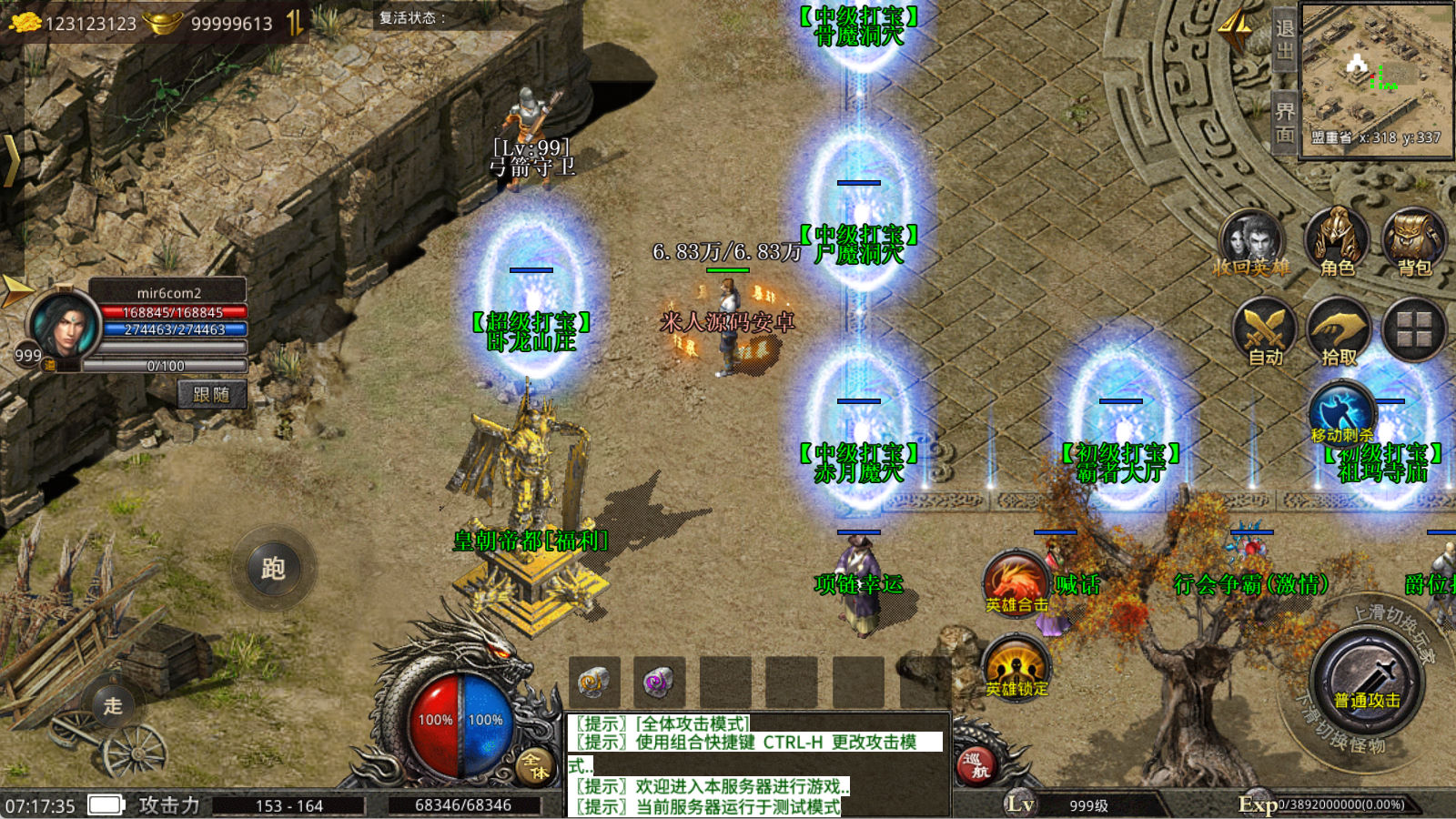Open the four-square grid menu

coord(1413,329)
